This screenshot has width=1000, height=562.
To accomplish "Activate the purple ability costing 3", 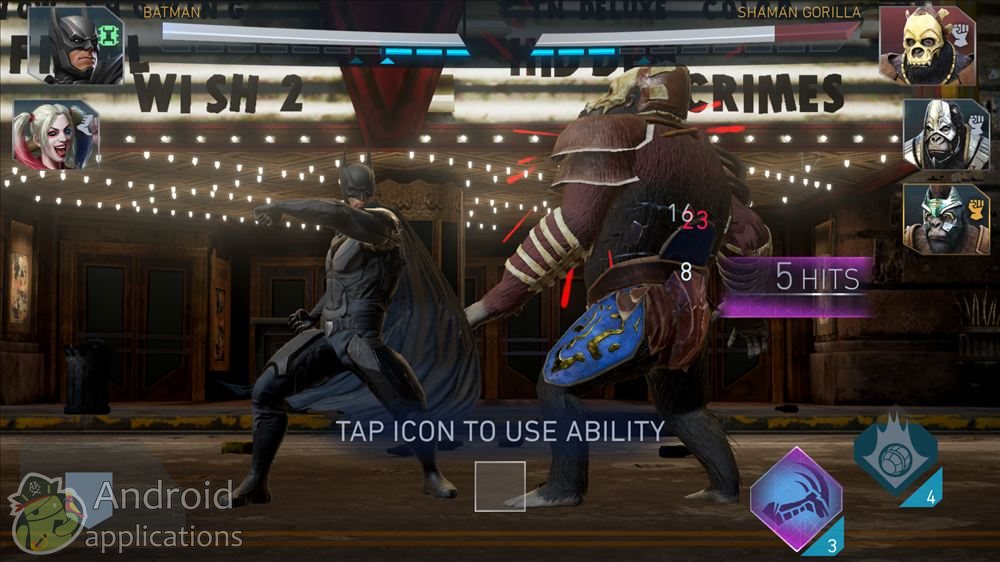I will pos(795,500).
